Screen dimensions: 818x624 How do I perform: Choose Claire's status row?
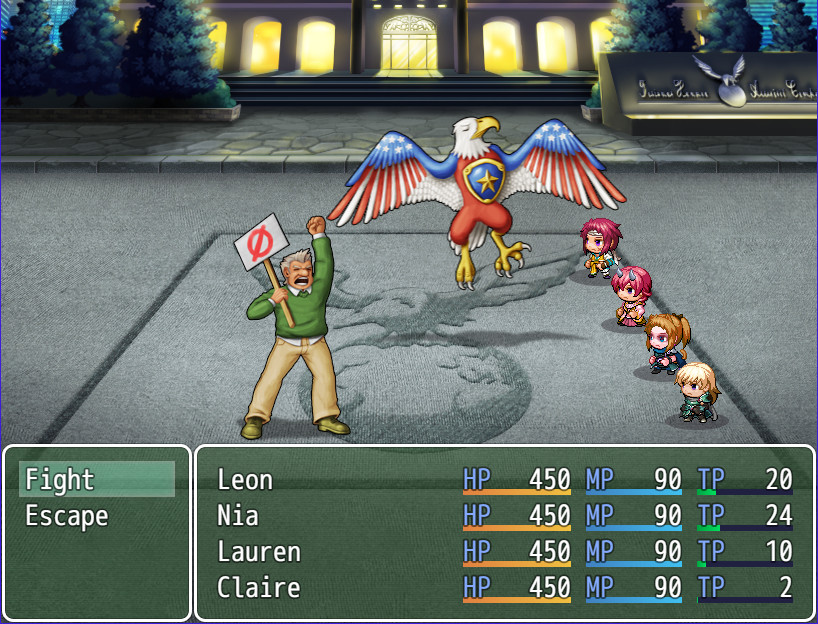pos(504,588)
